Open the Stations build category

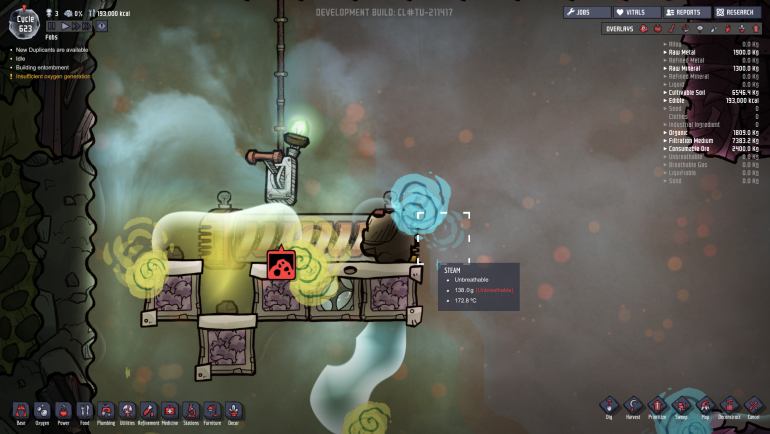coord(191,410)
